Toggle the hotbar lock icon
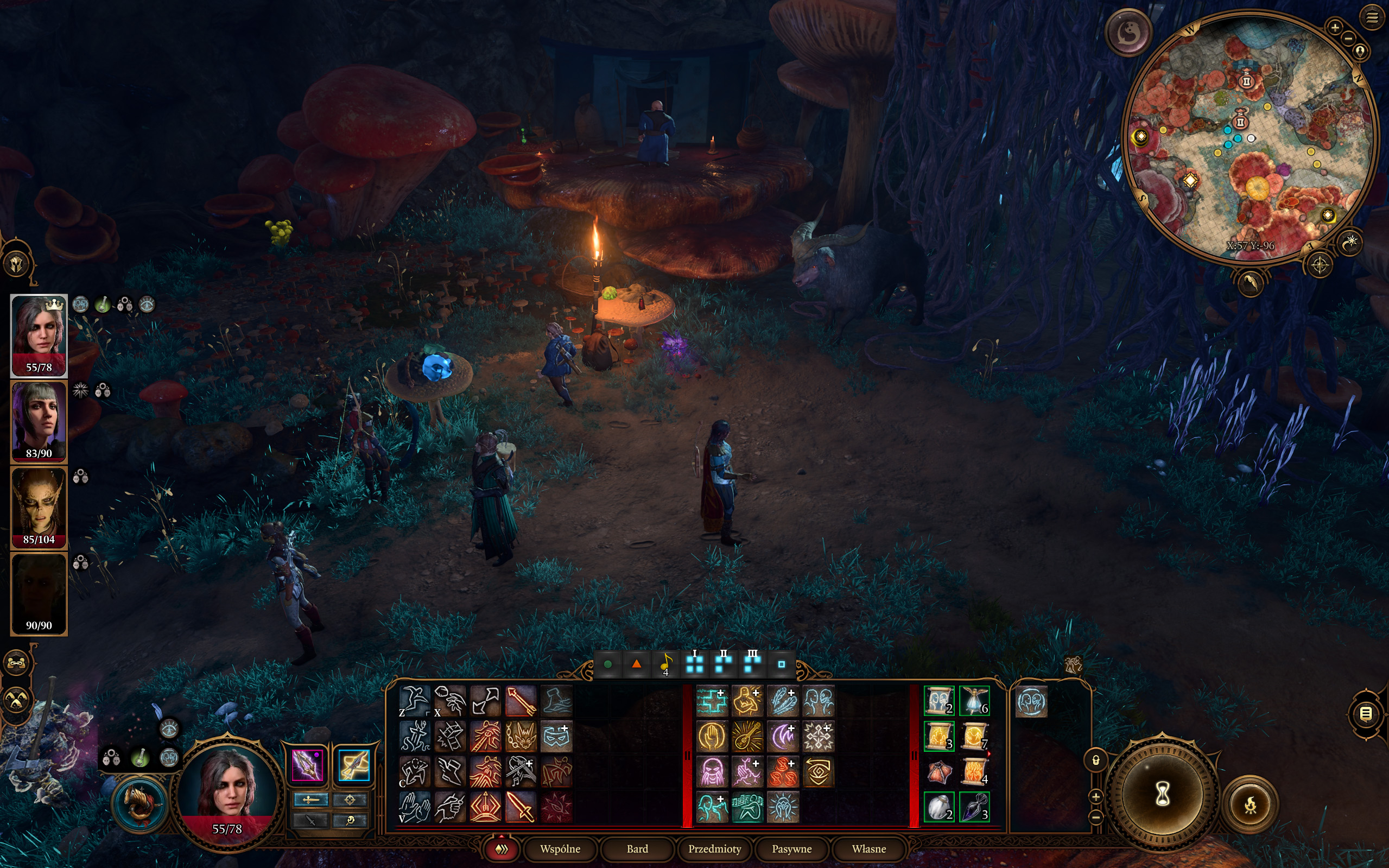1389x868 pixels. point(1096,761)
